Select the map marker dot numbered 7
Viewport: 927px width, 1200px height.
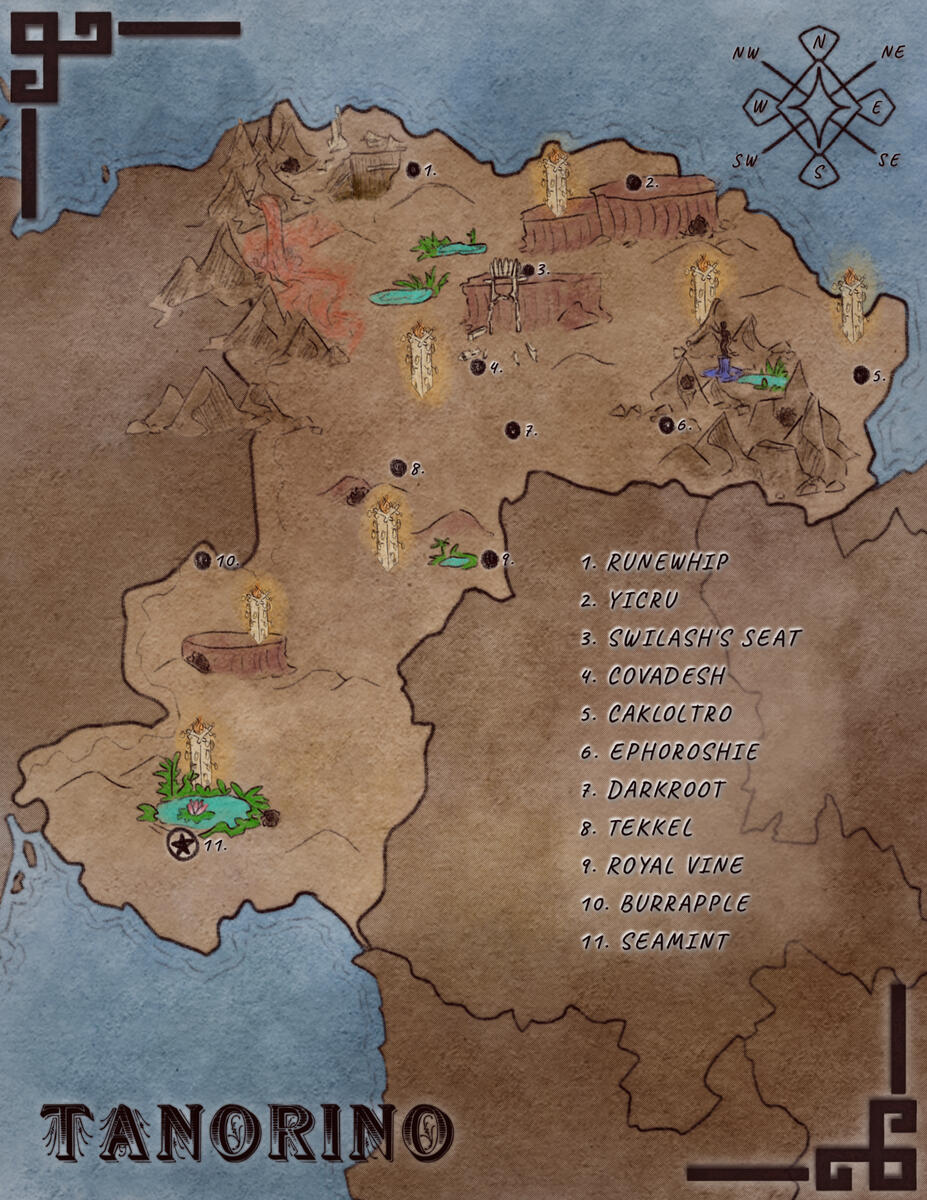[x=513, y=429]
